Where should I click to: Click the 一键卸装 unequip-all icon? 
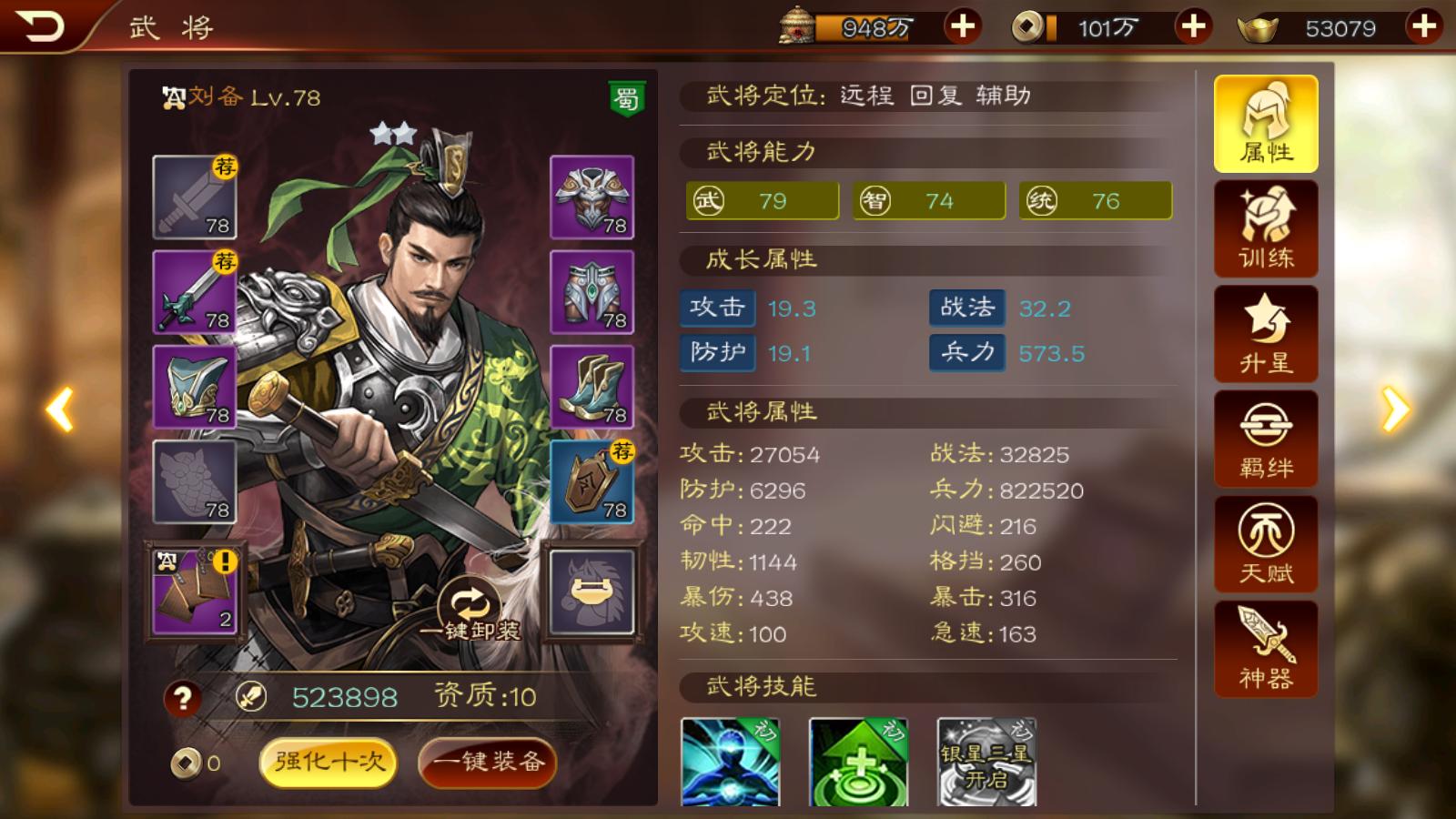click(x=468, y=596)
